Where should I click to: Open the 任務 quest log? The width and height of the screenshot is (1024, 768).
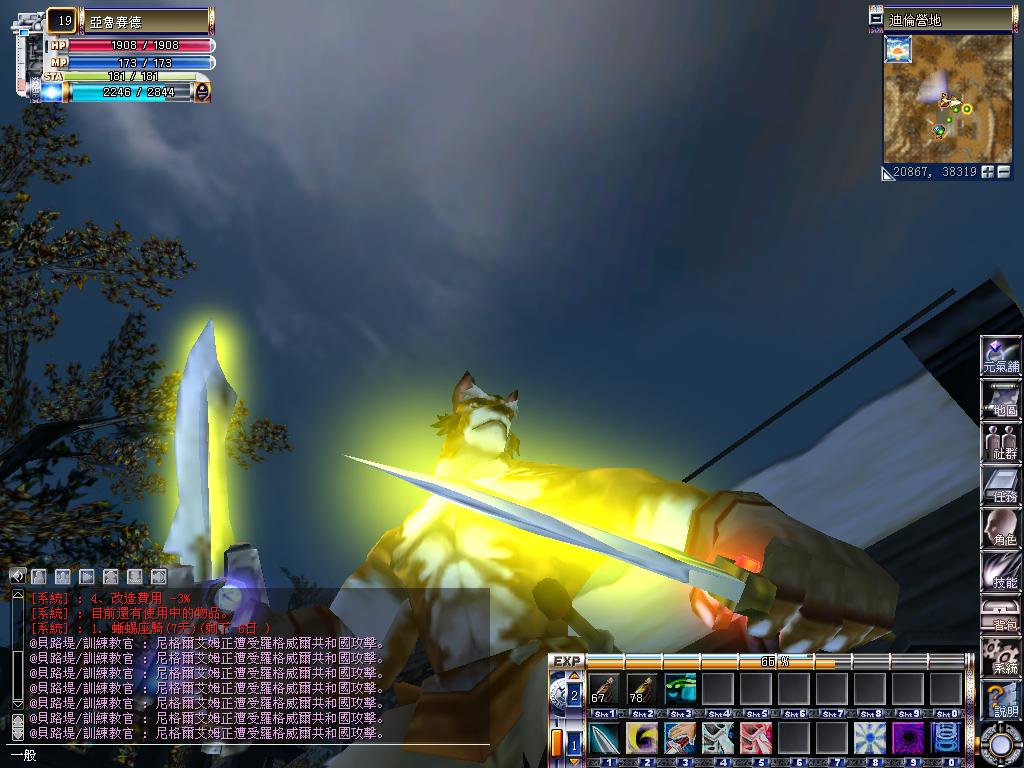click(x=1000, y=485)
